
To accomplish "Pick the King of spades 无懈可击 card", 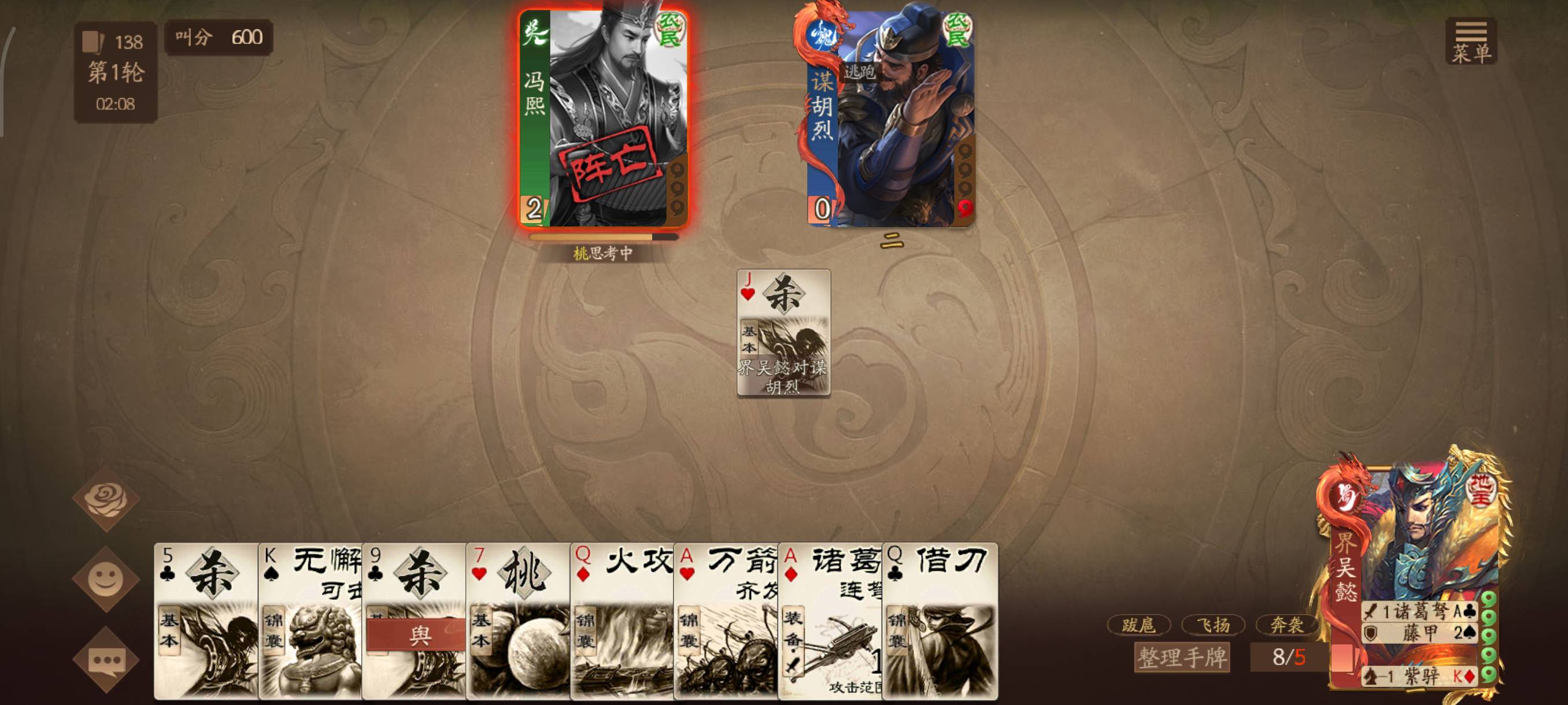I will (x=310, y=621).
